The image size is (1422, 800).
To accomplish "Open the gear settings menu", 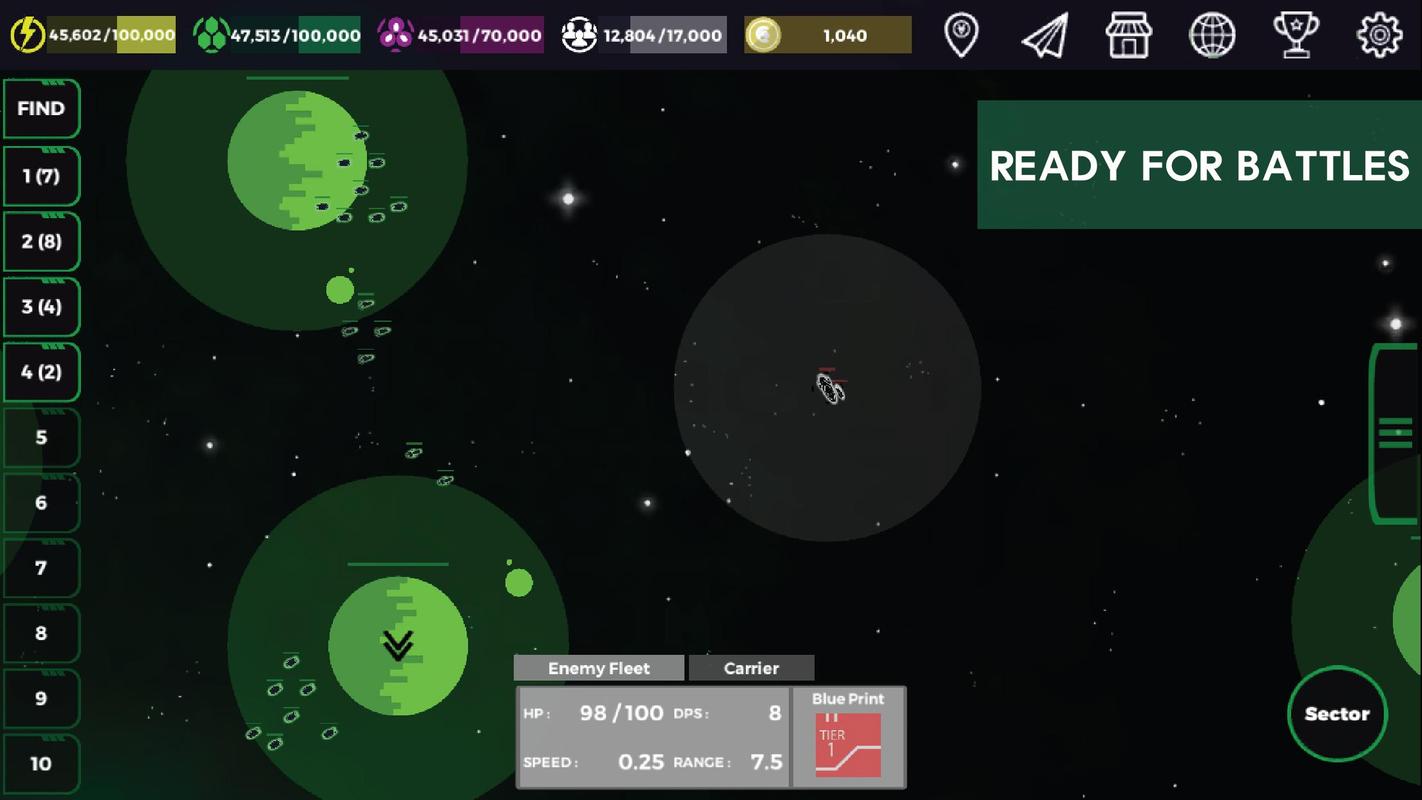I will 1379,35.
